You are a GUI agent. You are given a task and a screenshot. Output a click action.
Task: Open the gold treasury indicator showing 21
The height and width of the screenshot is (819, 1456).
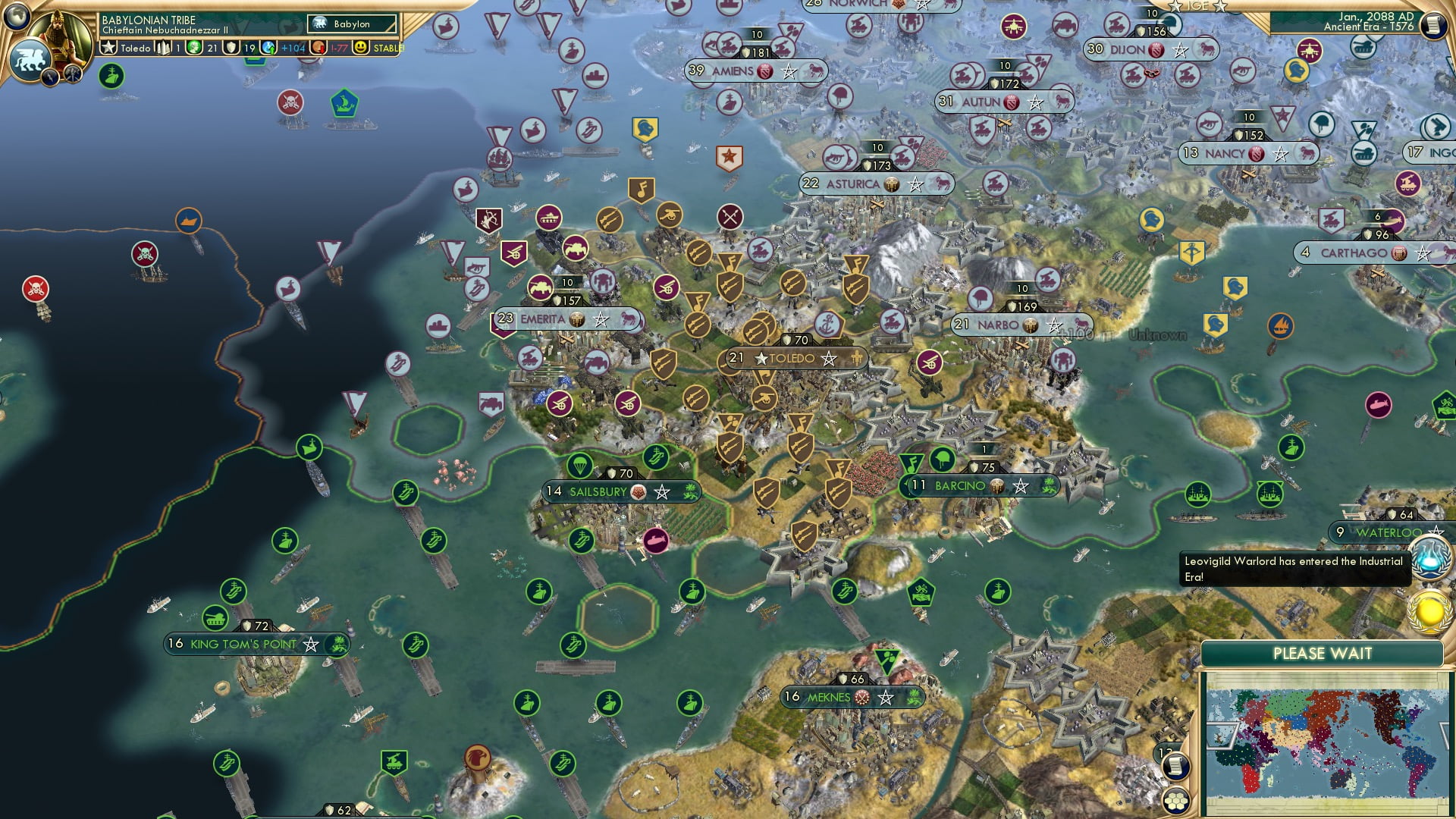(193, 48)
